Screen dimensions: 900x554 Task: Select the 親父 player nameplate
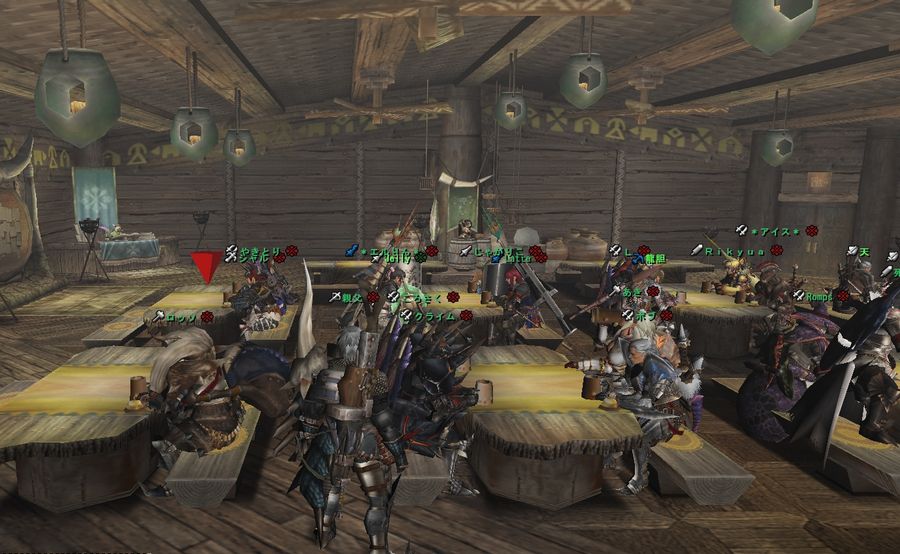click(351, 297)
